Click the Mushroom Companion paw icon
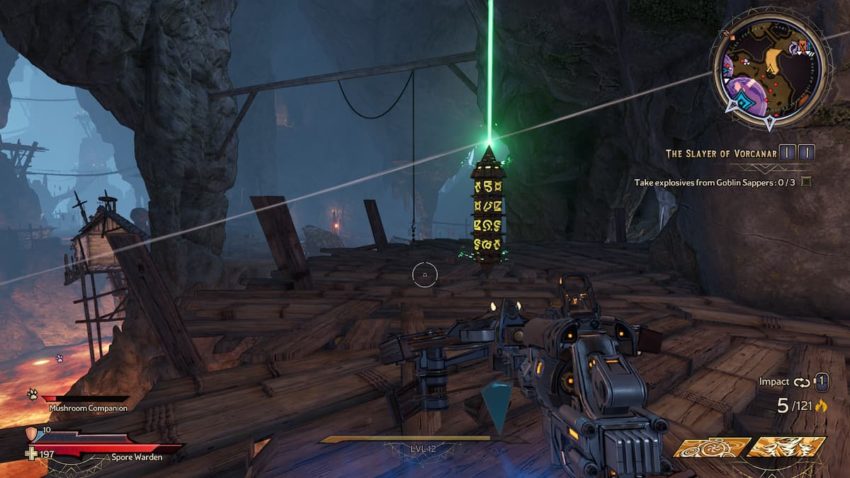 tap(31, 395)
